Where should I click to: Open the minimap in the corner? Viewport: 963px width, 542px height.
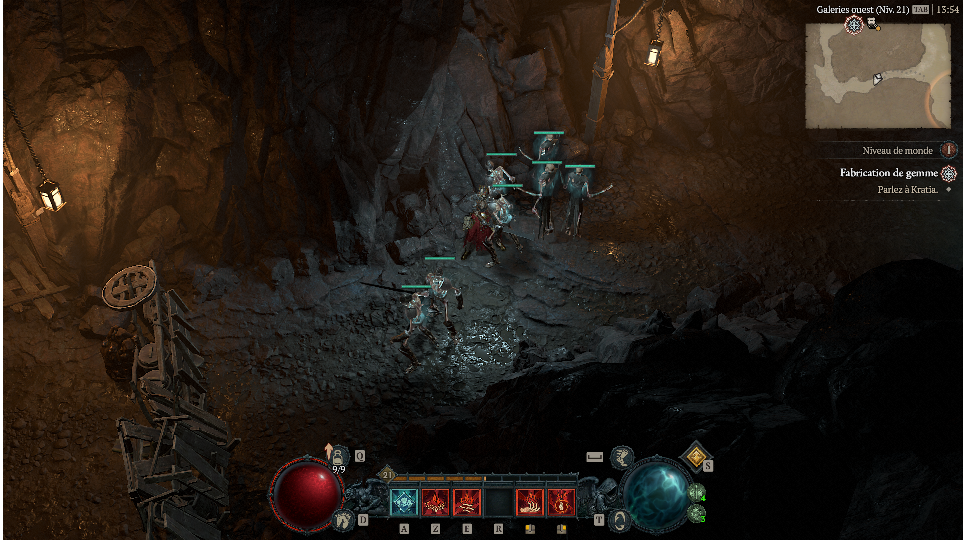point(877,76)
